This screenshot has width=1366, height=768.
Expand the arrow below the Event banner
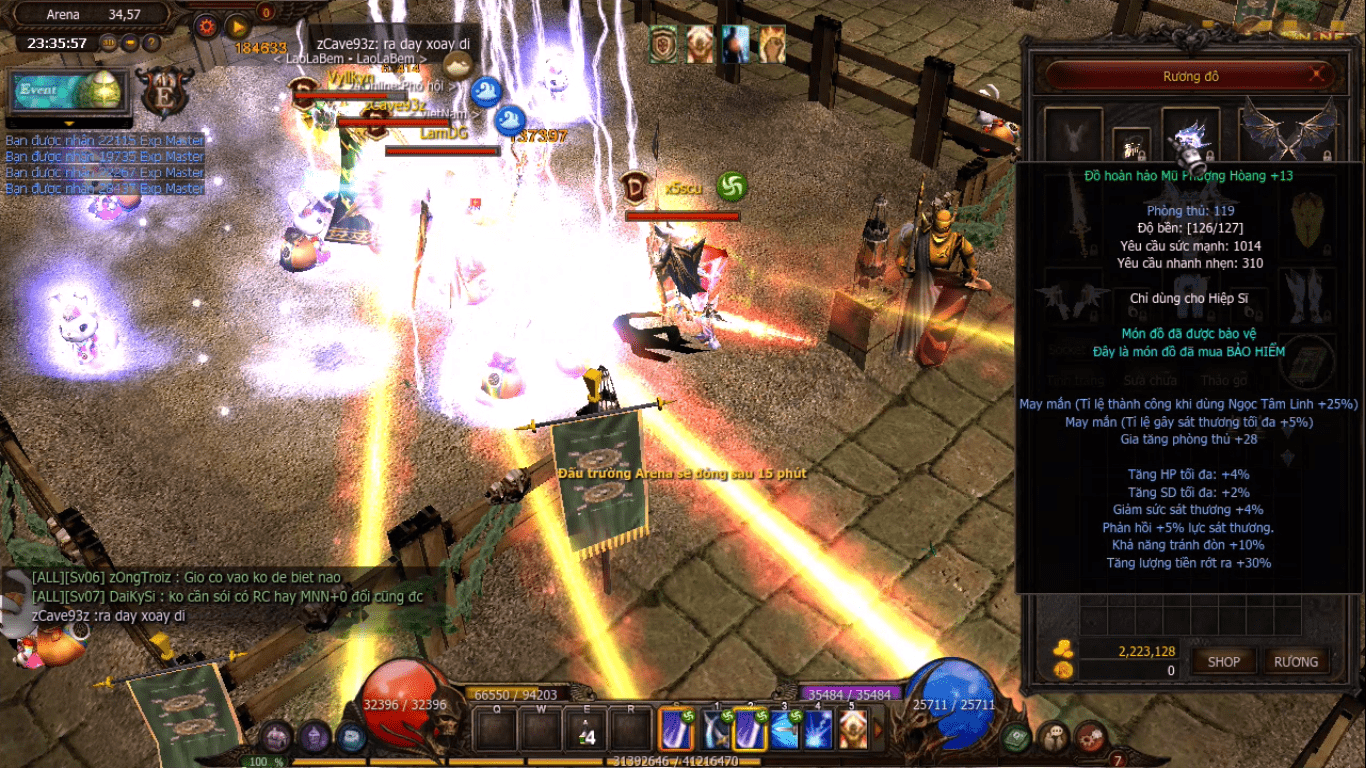tap(69, 124)
